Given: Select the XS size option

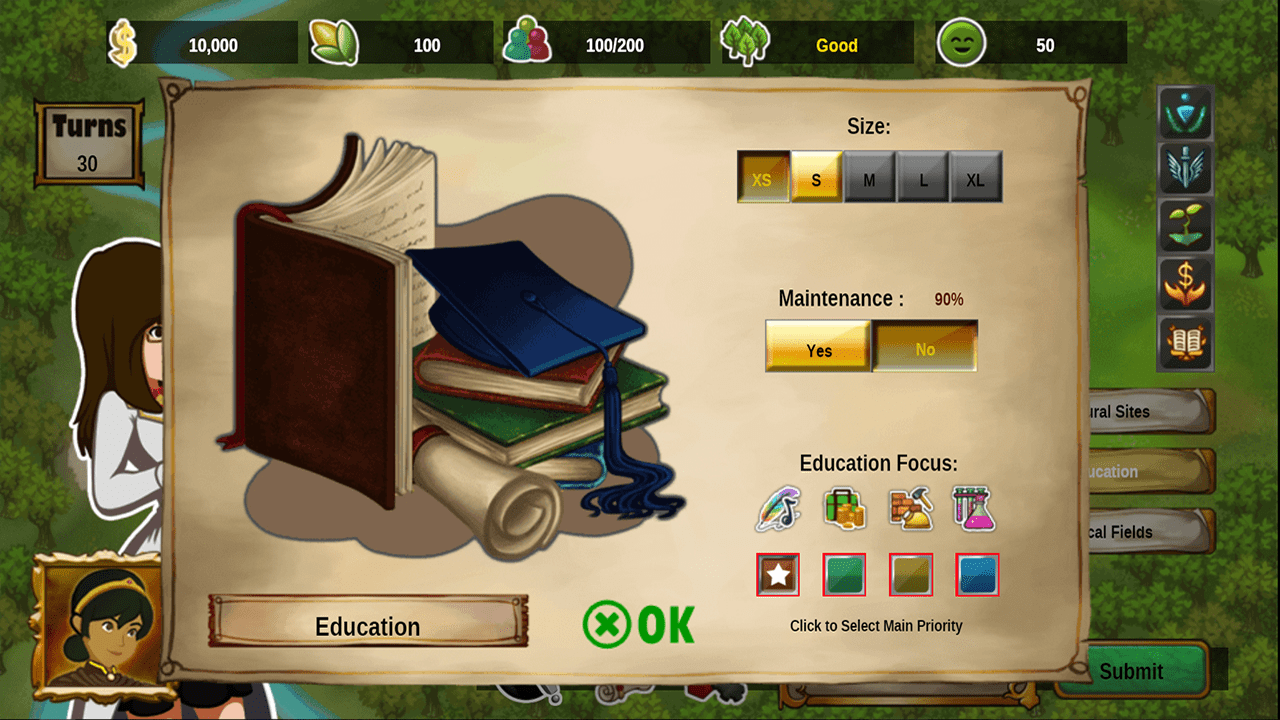Looking at the screenshot, I should pyautogui.click(x=763, y=178).
